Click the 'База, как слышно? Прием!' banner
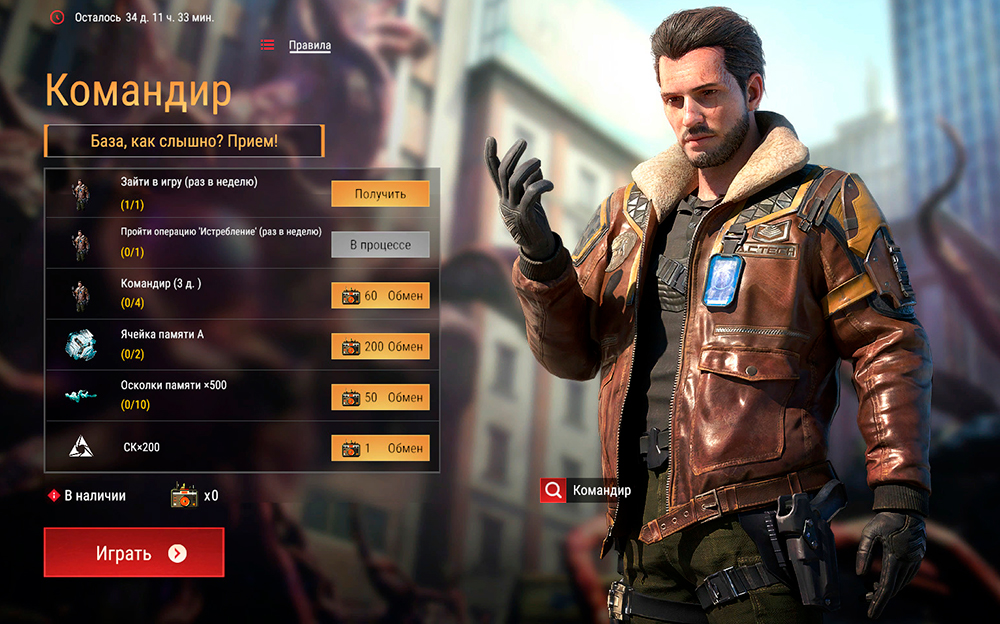Image resolution: width=1000 pixels, height=624 pixels. click(x=184, y=141)
